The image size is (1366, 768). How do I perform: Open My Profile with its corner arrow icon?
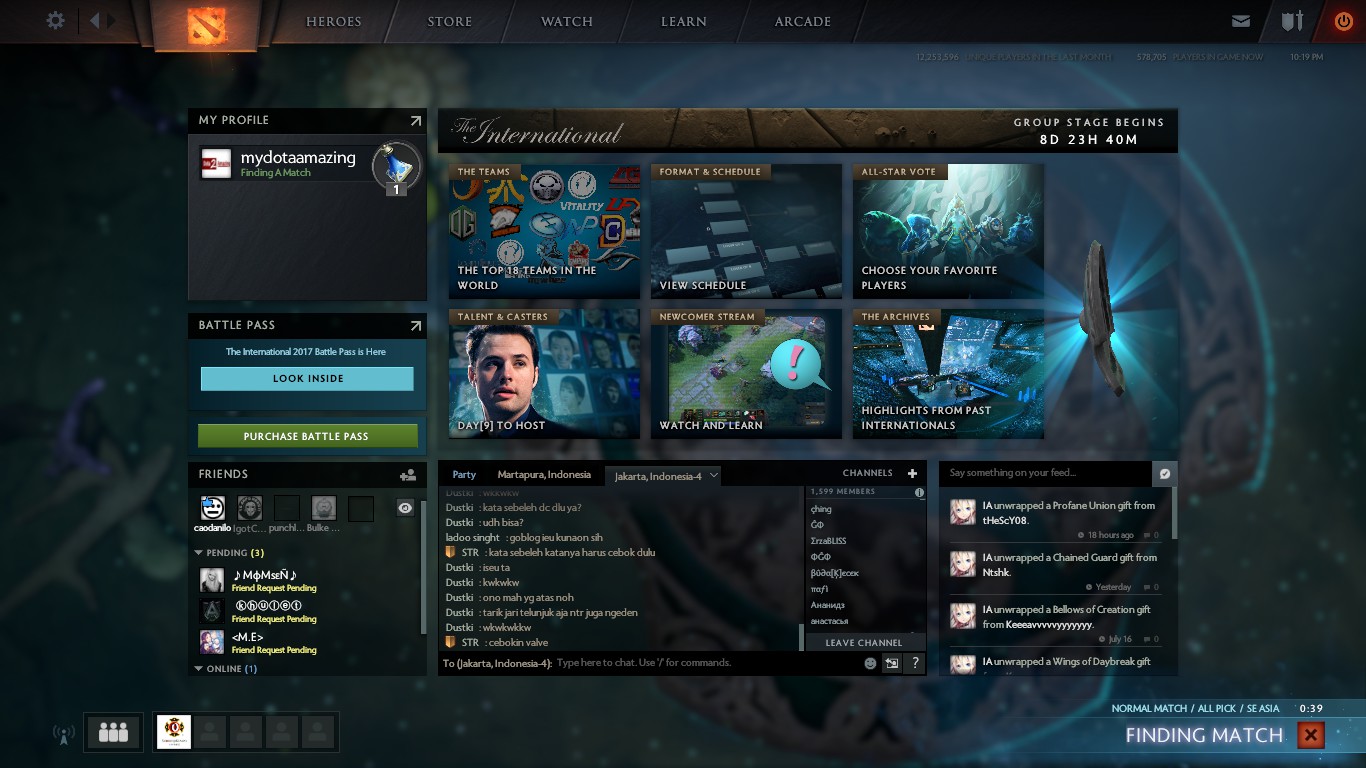[414, 120]
